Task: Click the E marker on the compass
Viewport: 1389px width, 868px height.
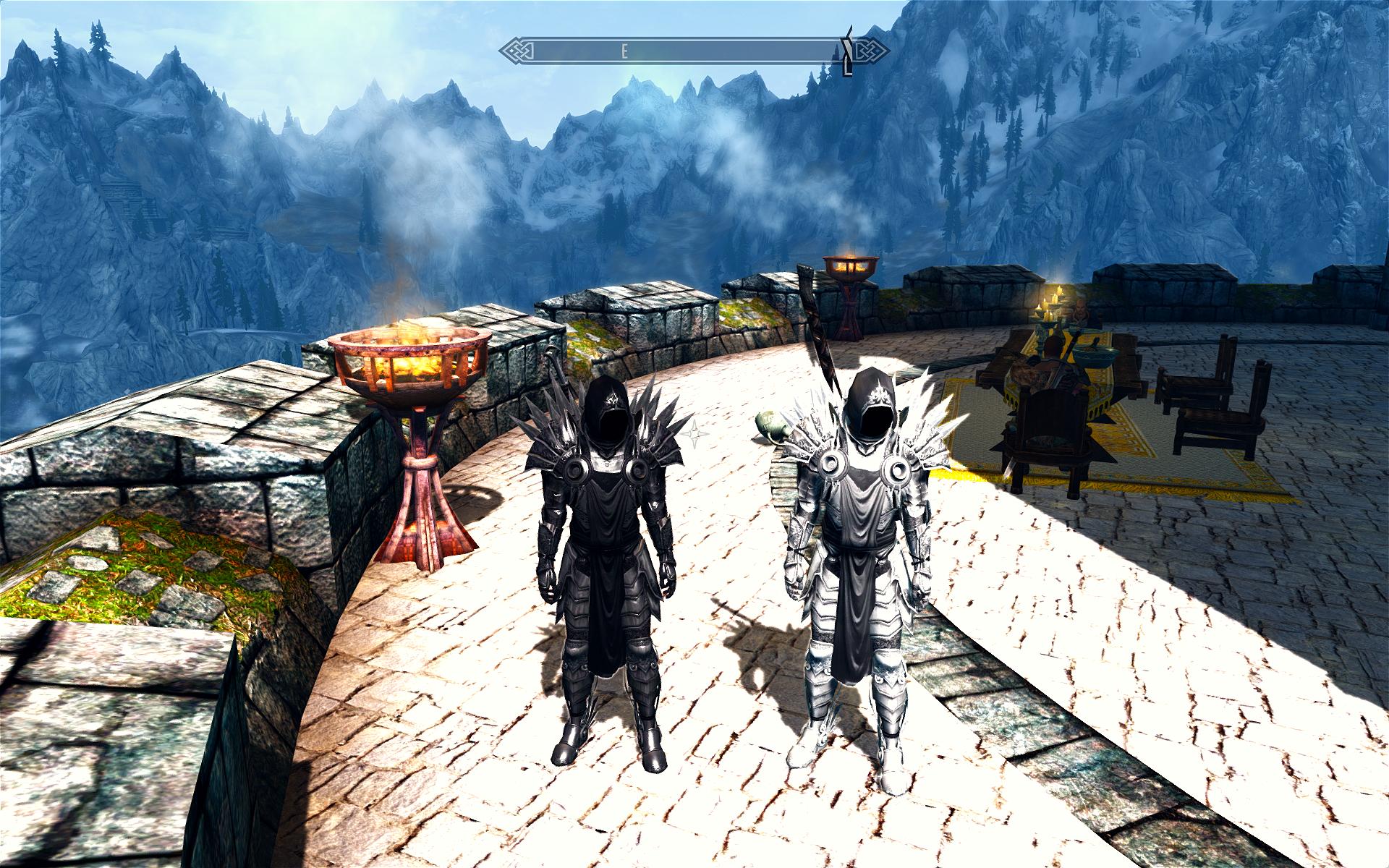Action: 624,51
